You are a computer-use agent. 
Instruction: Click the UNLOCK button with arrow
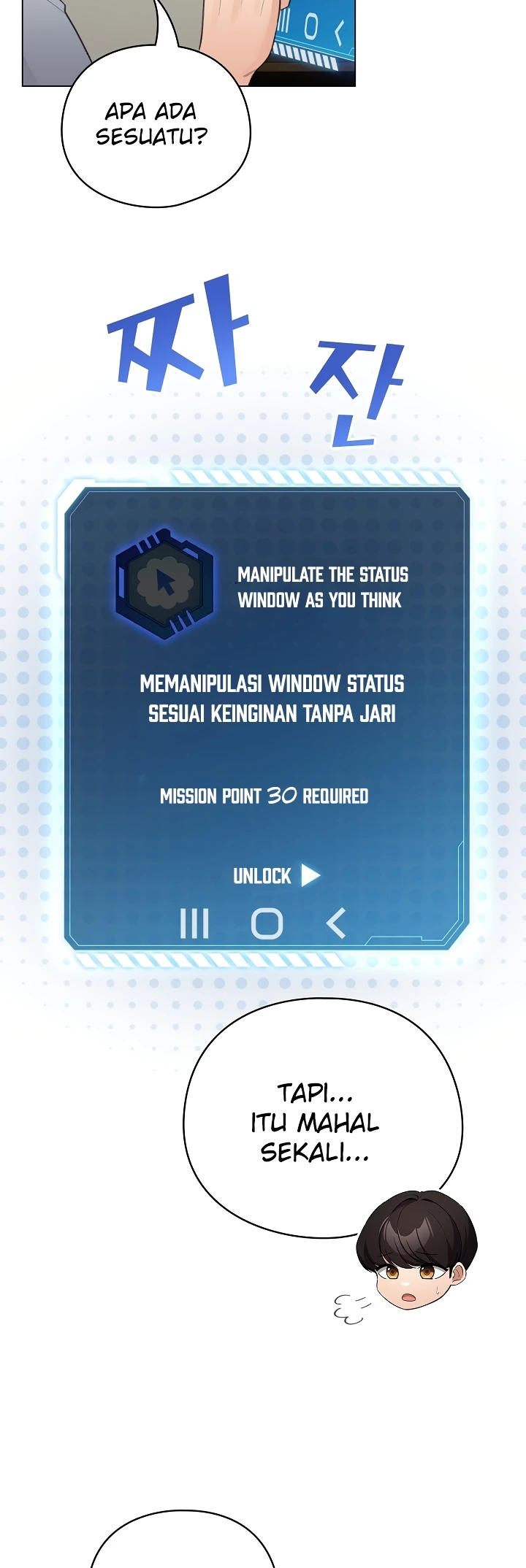click(276, 875)
